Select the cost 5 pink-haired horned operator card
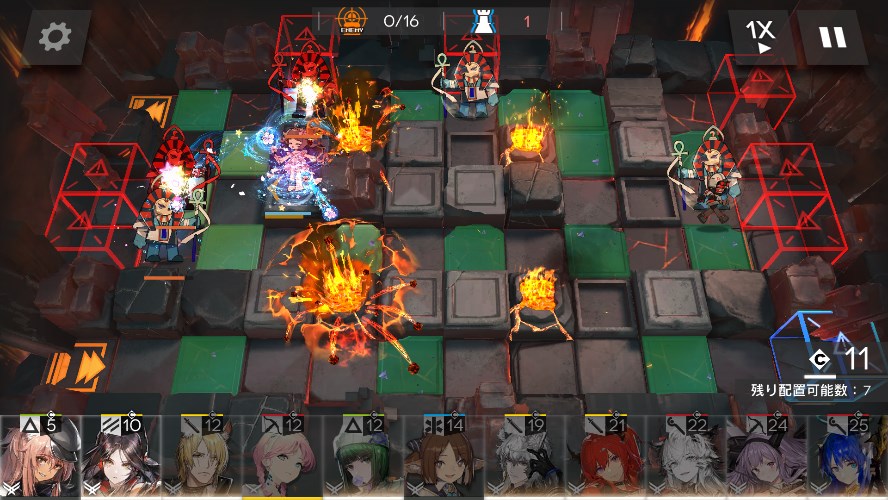 (40, 458)
